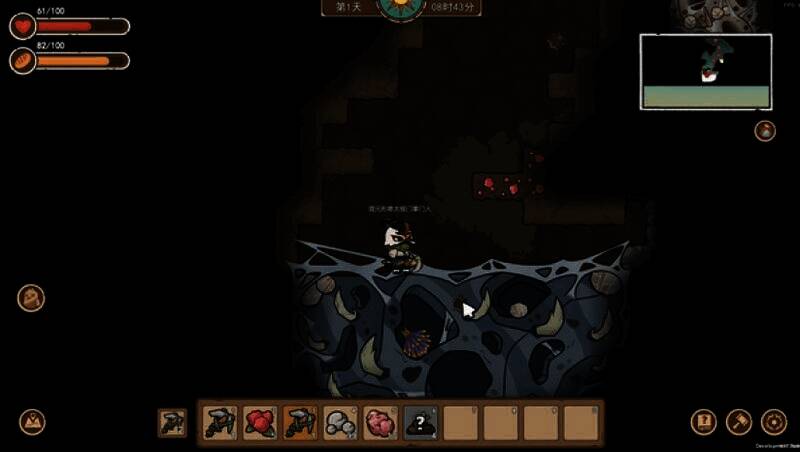Open the question-mark guide book
The height and width of the screenshot is (452, 800).
(704, 422)
